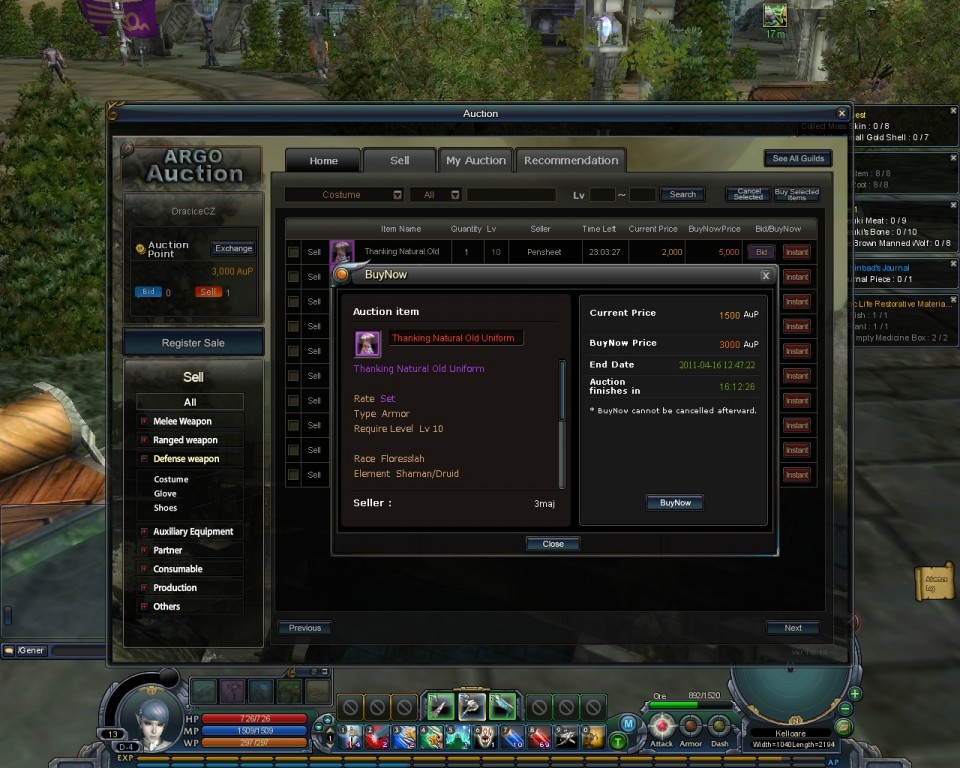
Task: Close the Auction window
Action: 842,114
